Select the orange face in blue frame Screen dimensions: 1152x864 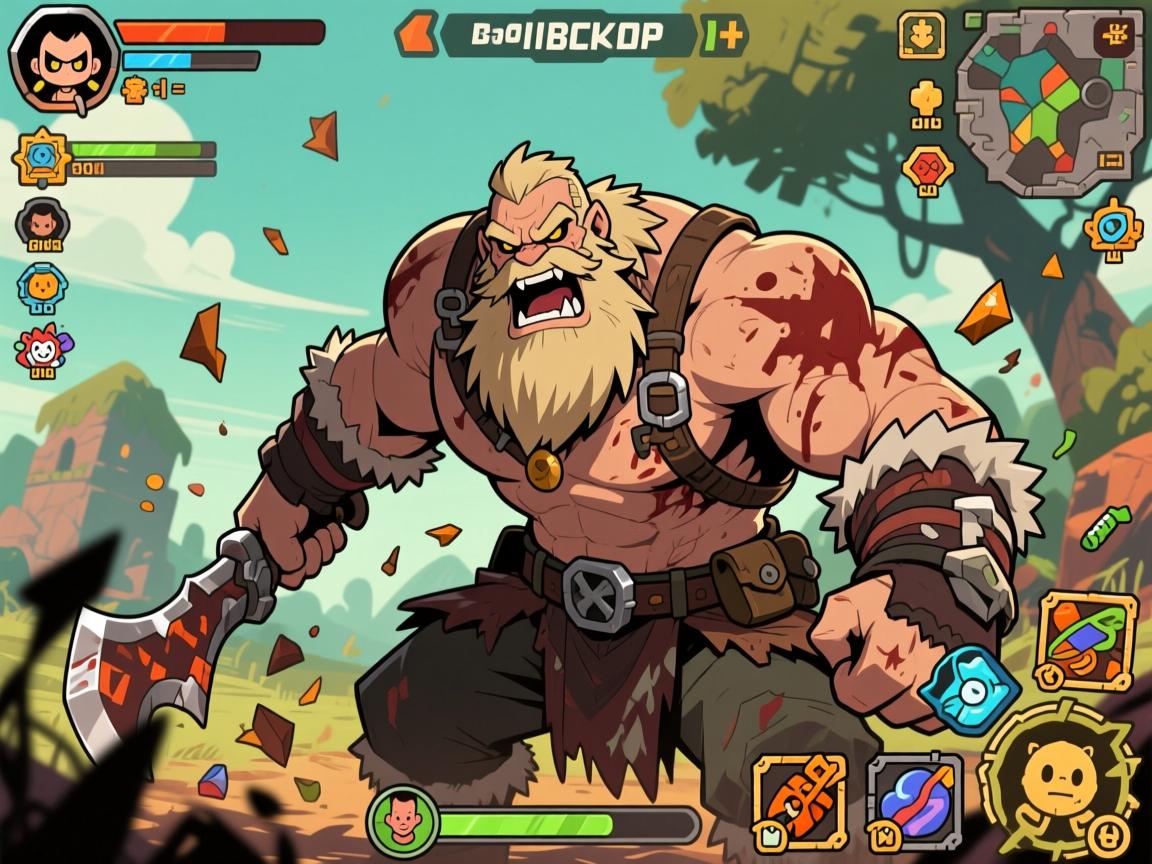(x=42, y=287)
